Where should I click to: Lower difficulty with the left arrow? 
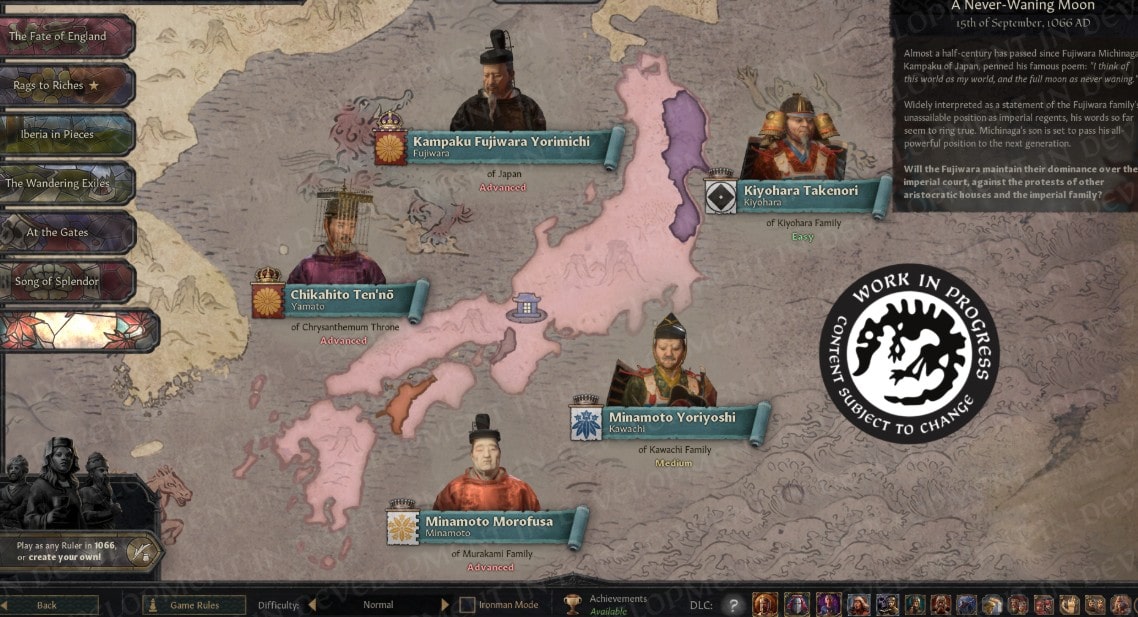pyautogui.click(x=311, y=605)
